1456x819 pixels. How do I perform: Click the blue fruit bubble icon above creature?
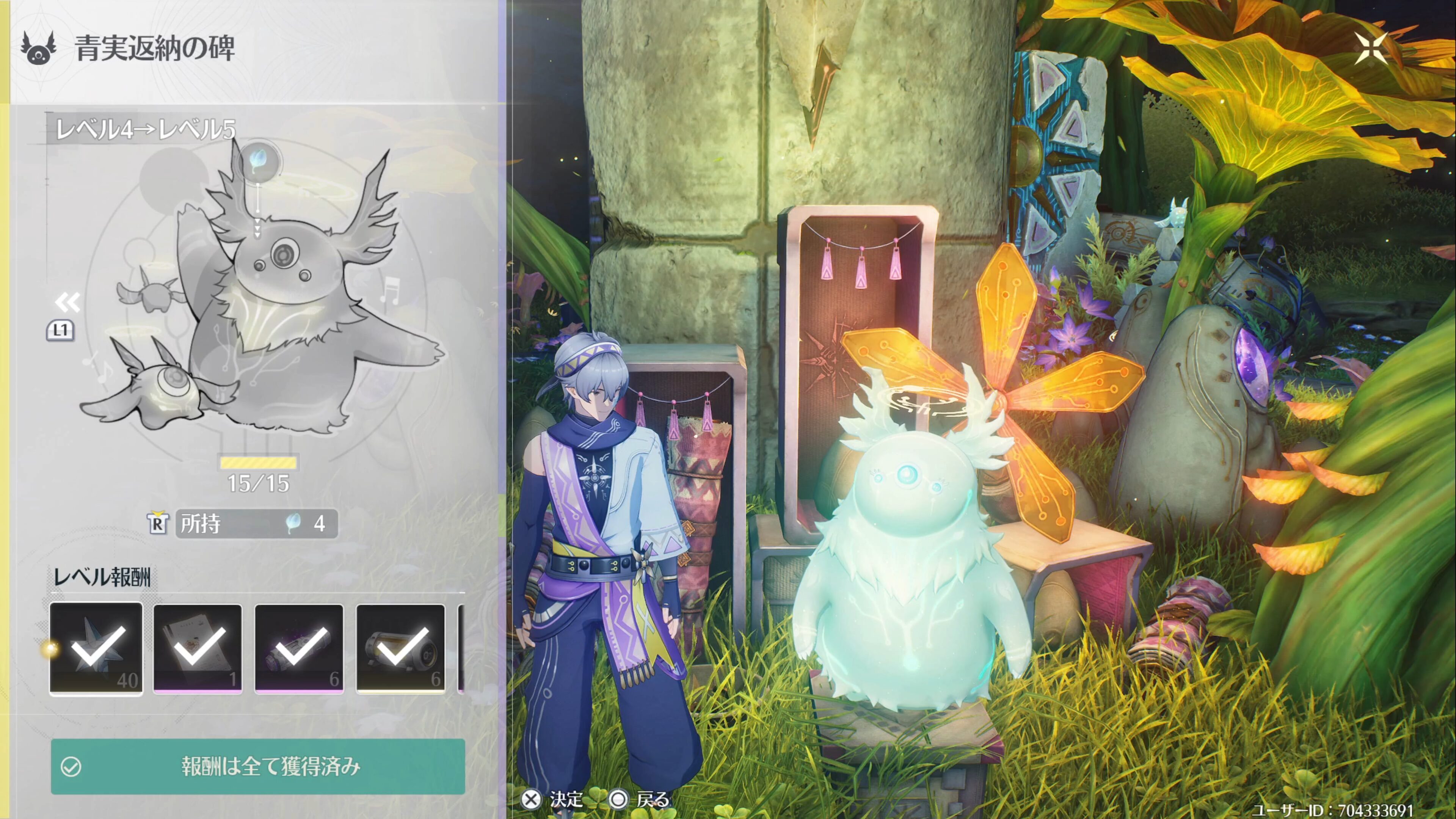[258, 160]
